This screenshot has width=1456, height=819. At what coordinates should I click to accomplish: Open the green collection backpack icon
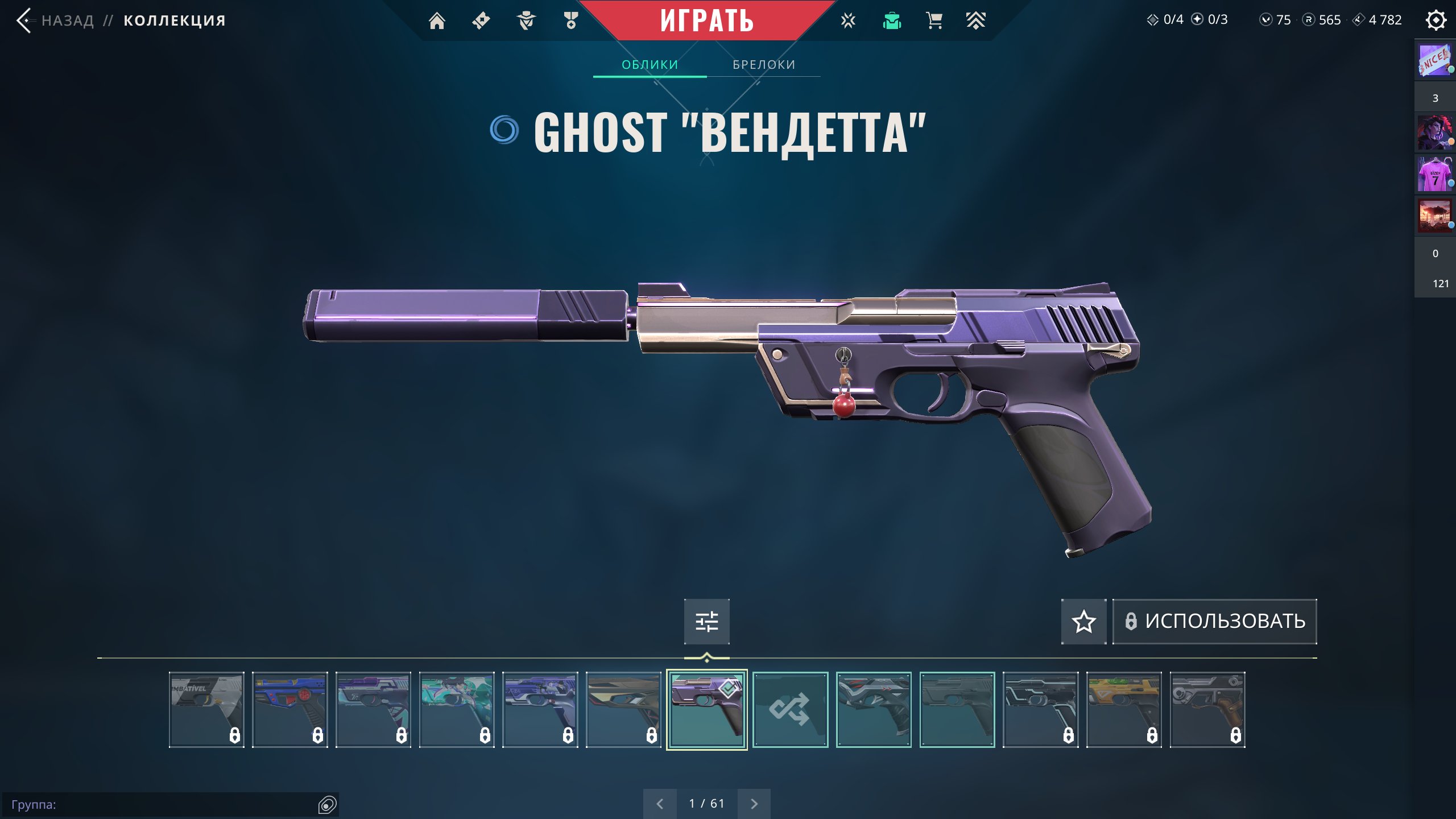[x=892, y=21]
